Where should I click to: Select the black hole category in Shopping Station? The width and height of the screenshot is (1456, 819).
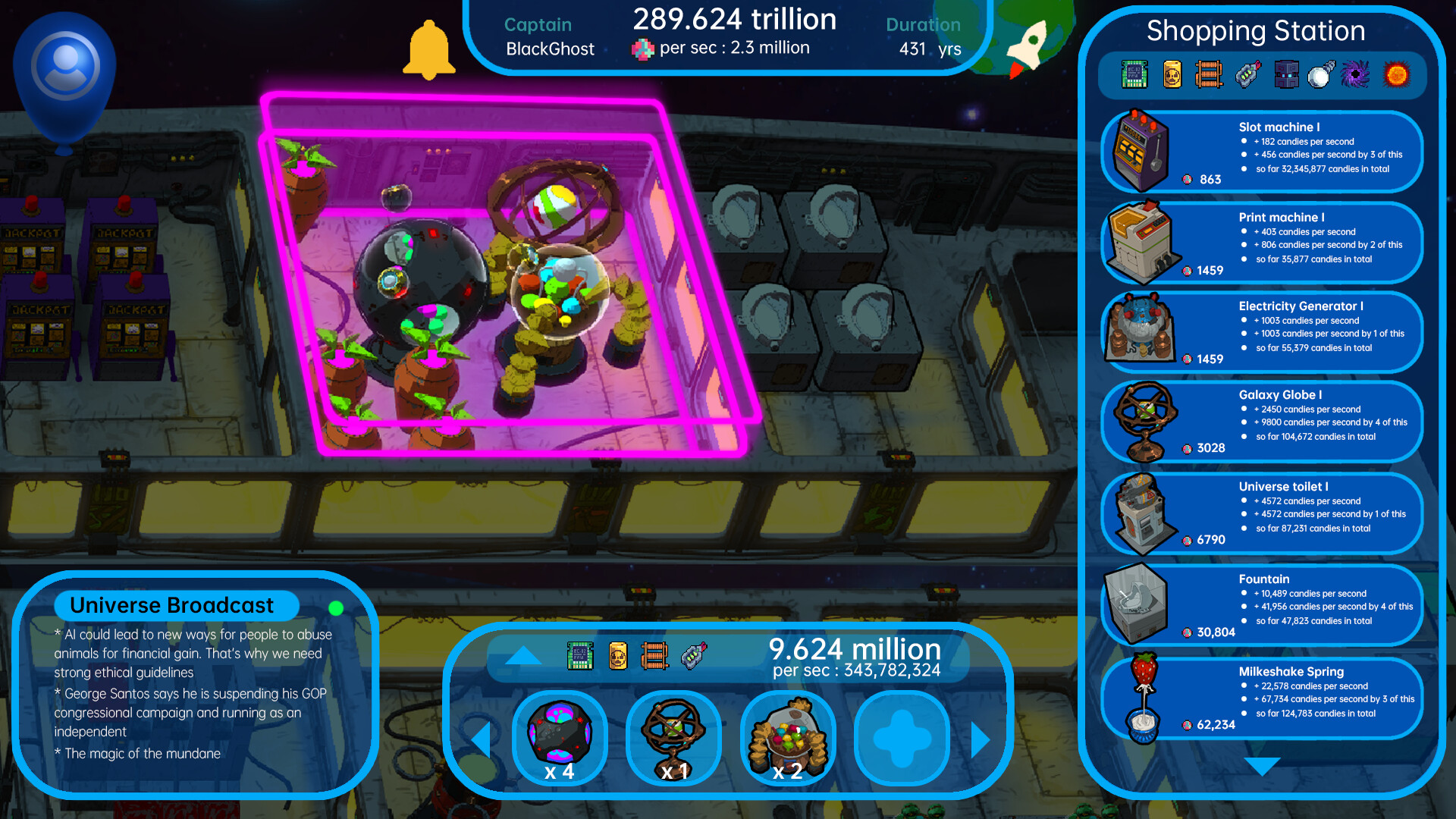[x=1356, y=75]
